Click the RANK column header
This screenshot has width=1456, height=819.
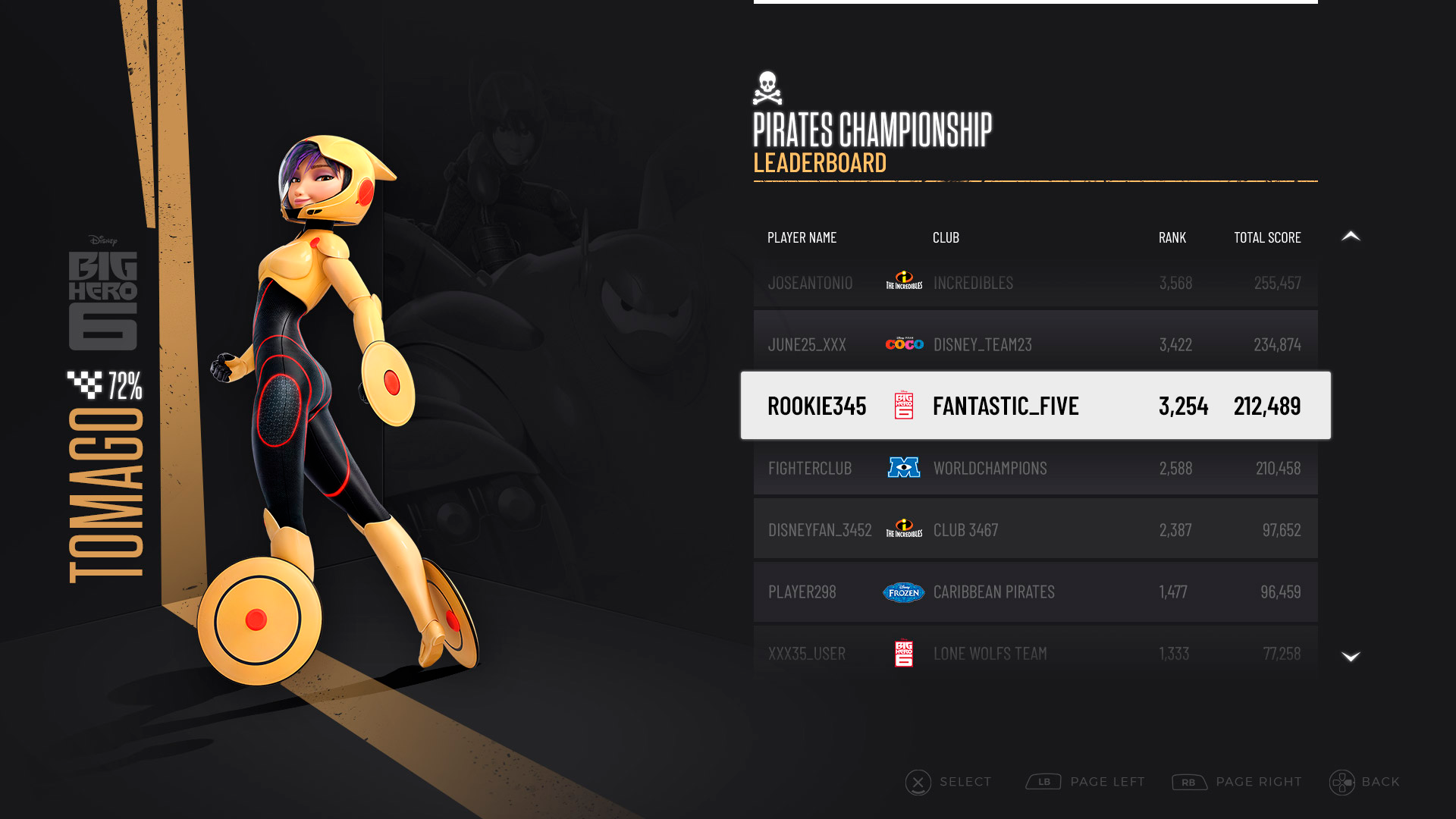[x=1172, y=237]
